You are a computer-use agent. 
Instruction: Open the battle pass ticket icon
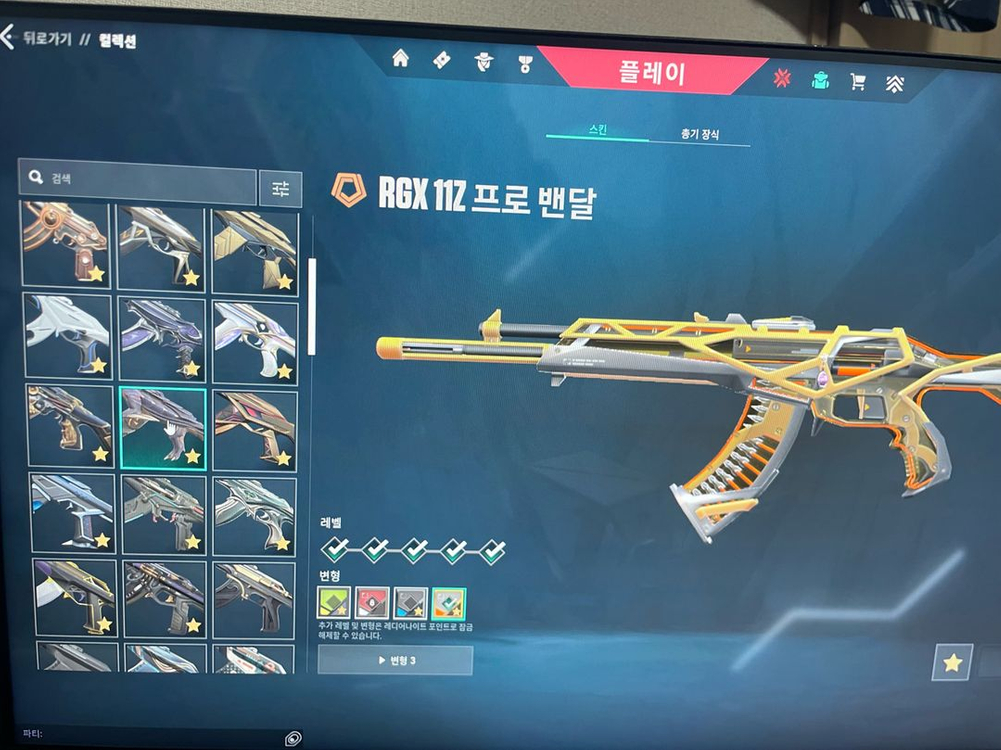click(x=441, y=60)
